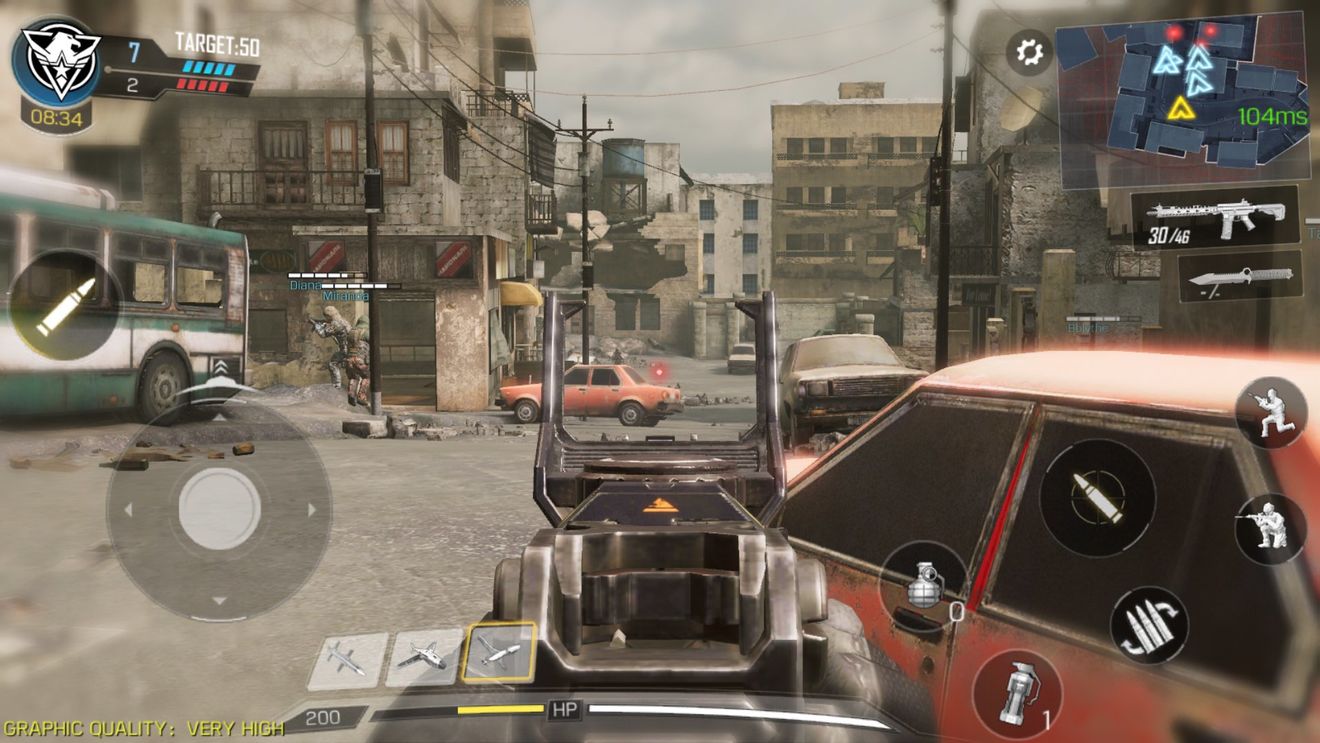Crouch using the kneeling soldier button

pyautogui.click(x=1270, y=412)
